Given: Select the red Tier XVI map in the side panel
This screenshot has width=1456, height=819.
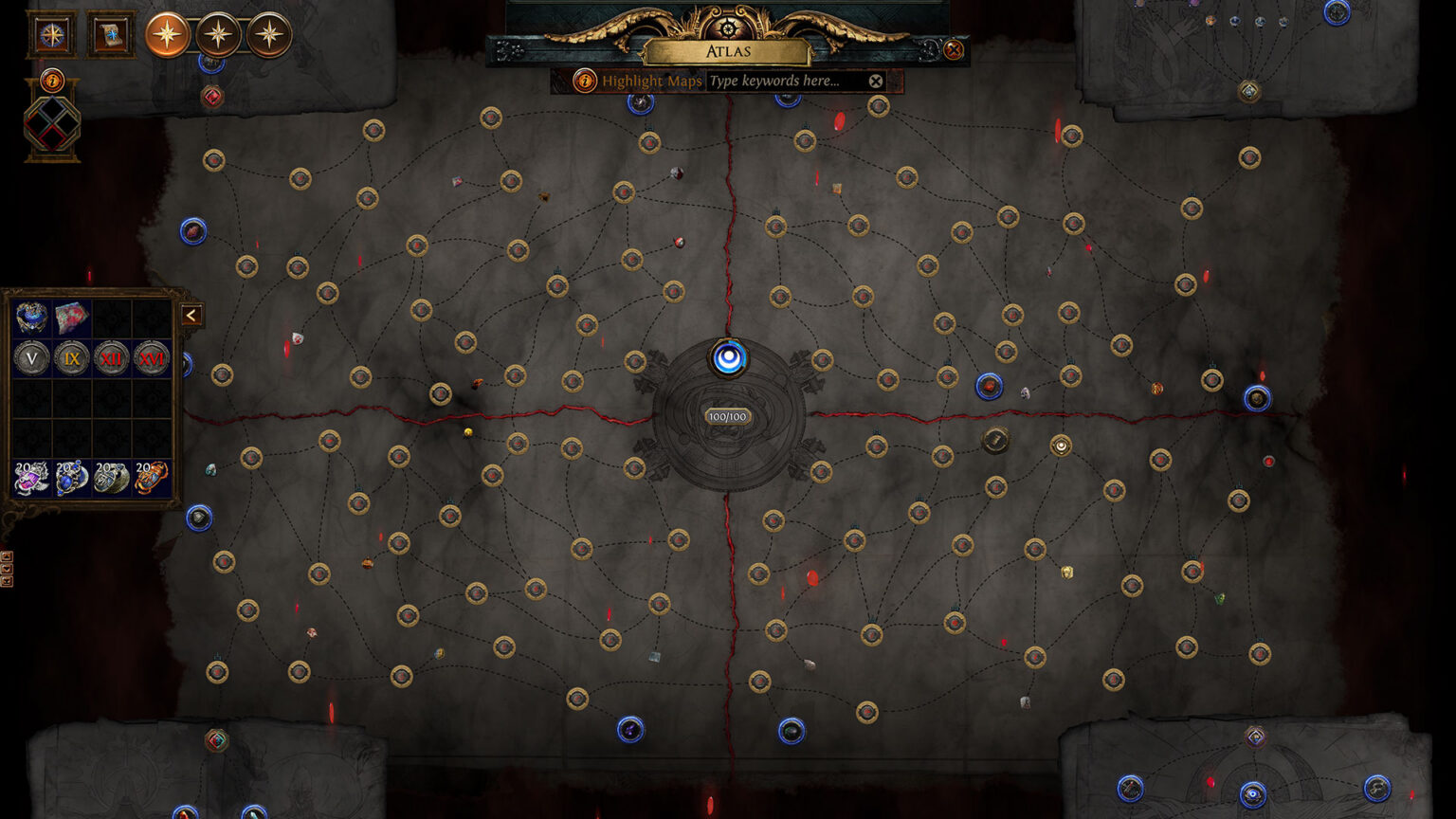Looking at the screenshot, I should (x=152, y=358).
